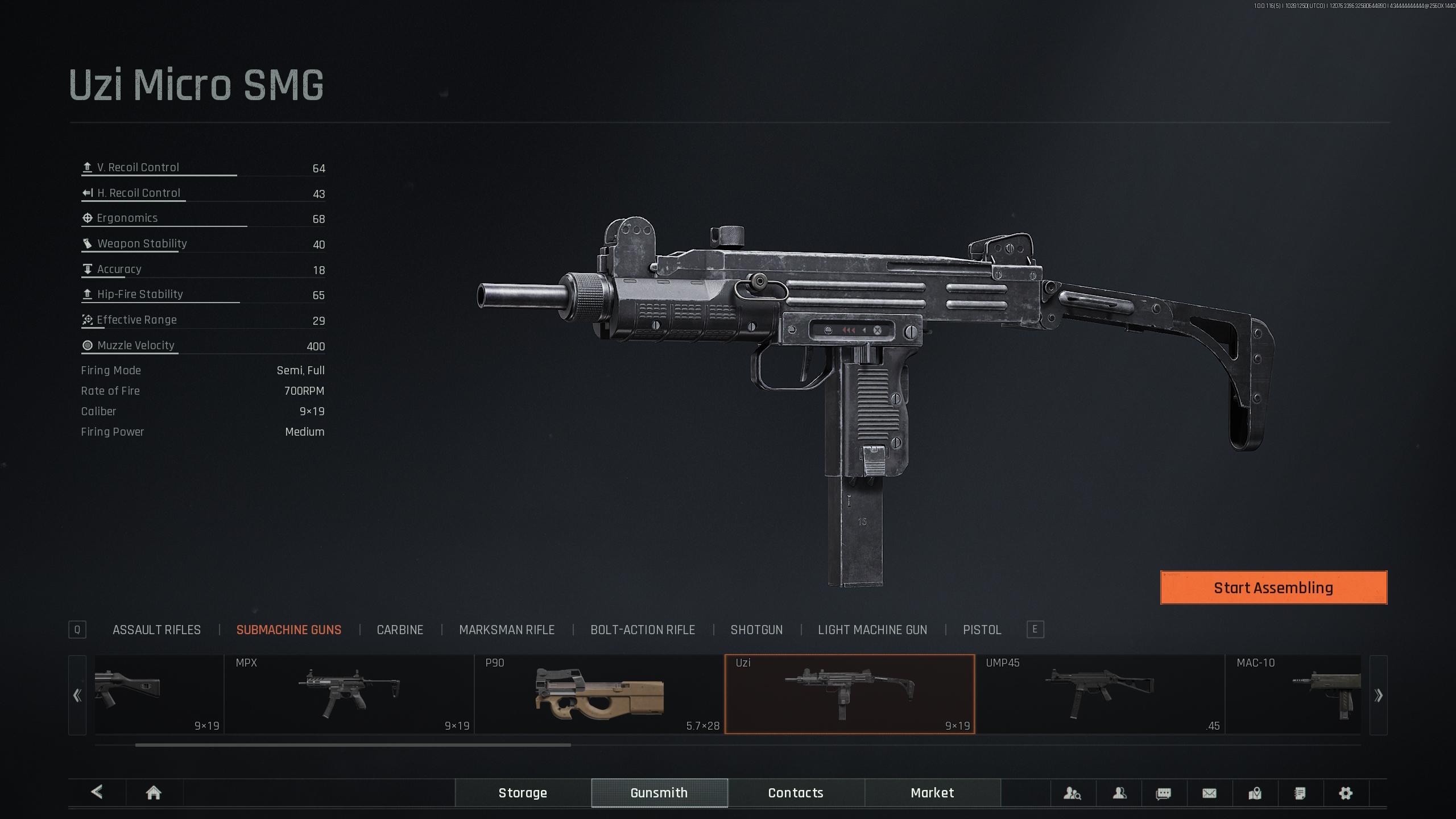Viewport: 1456px width, 819px height.
Task: Switch to the Assault Rifles category
Action: coord(156,630)
